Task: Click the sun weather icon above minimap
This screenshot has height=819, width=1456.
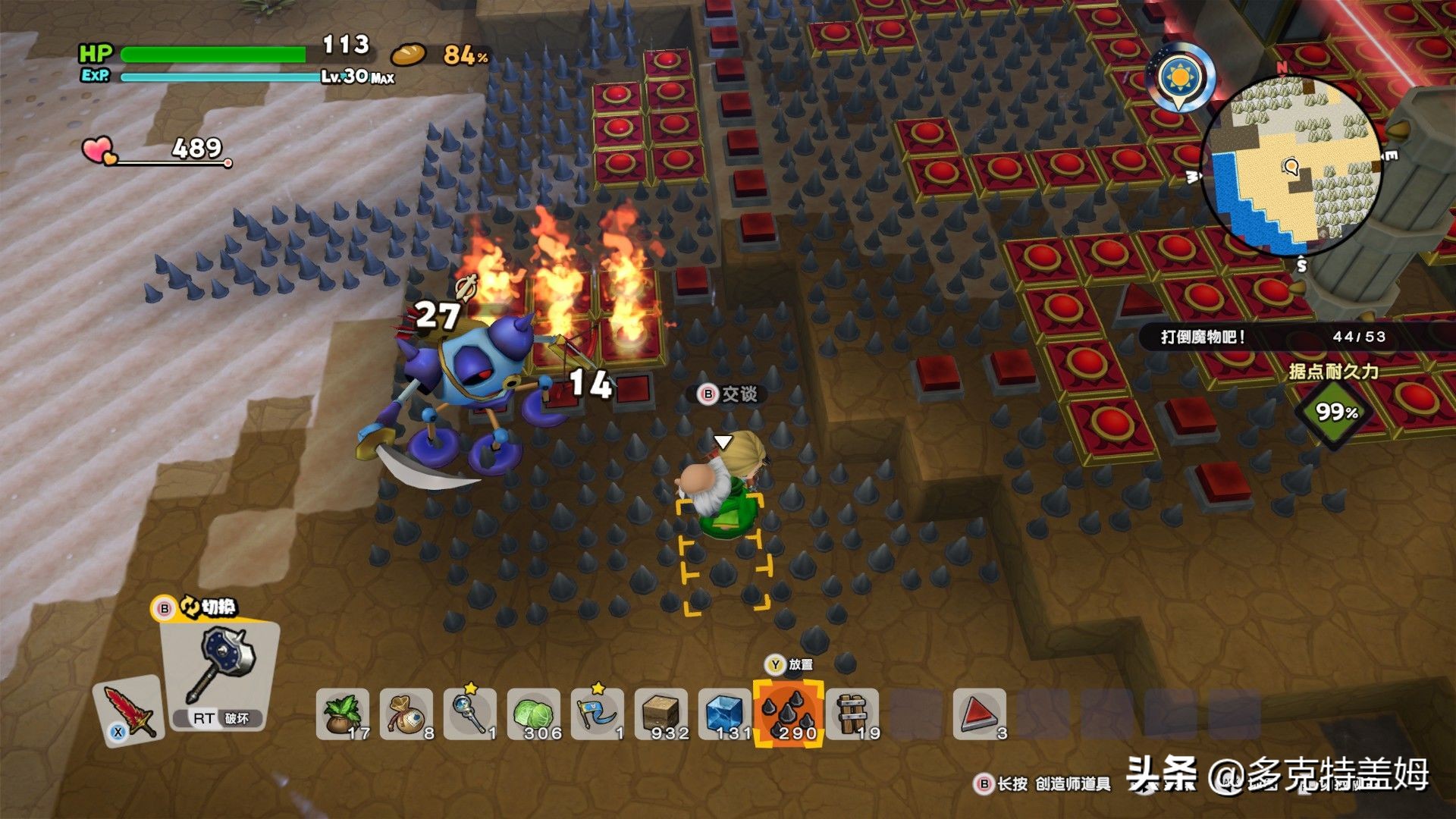Action: 1181,77
